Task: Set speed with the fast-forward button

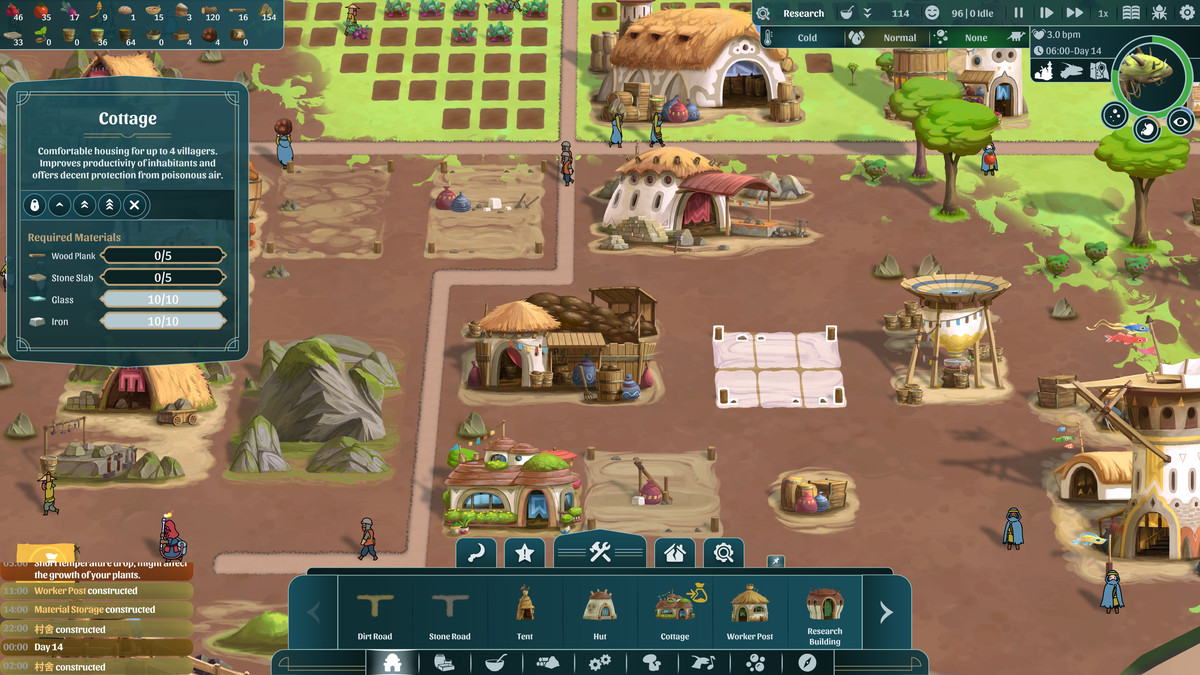Action: click(x=1074, y=14)
